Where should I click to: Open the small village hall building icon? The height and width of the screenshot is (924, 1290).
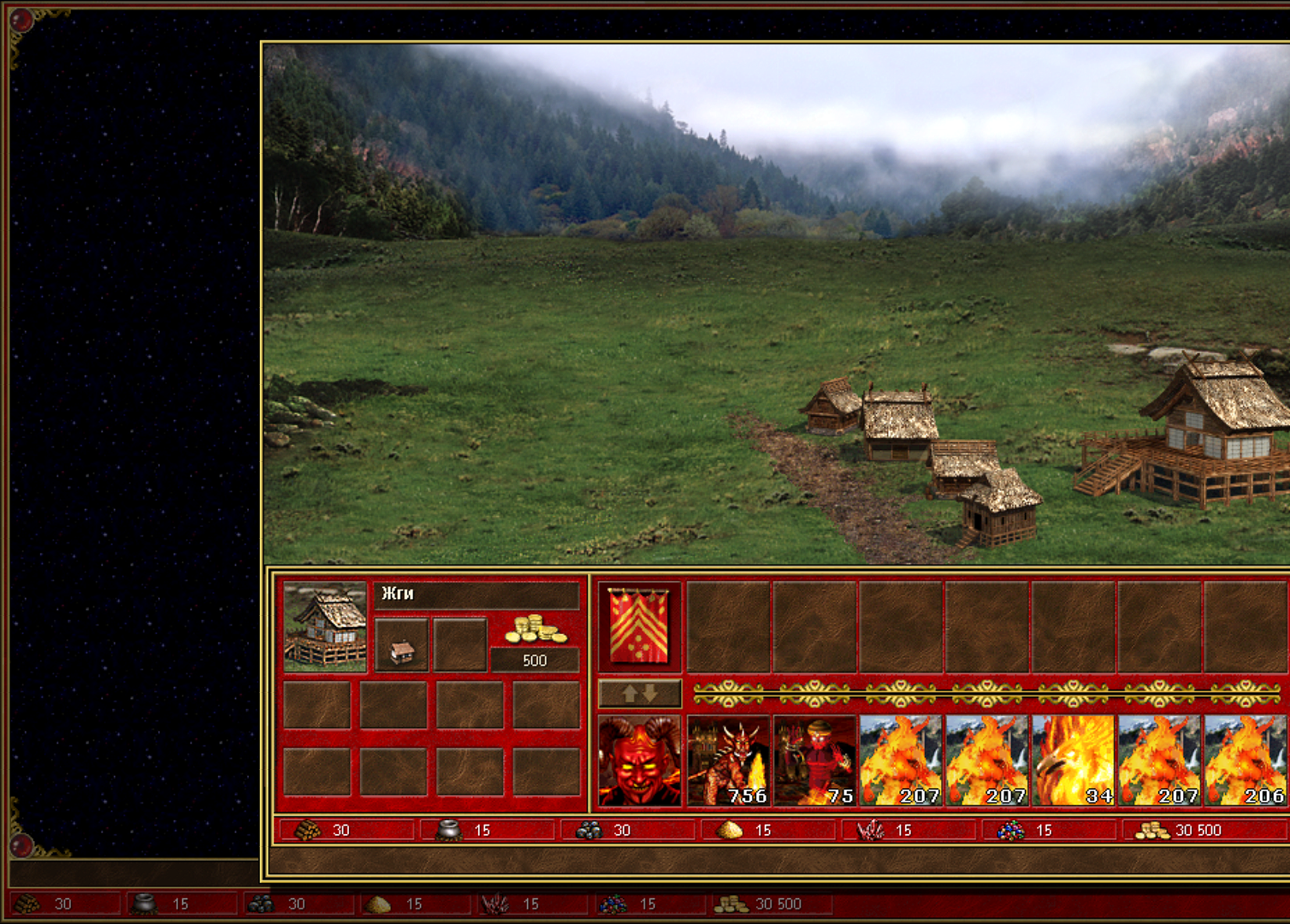(x=401, y=645)
